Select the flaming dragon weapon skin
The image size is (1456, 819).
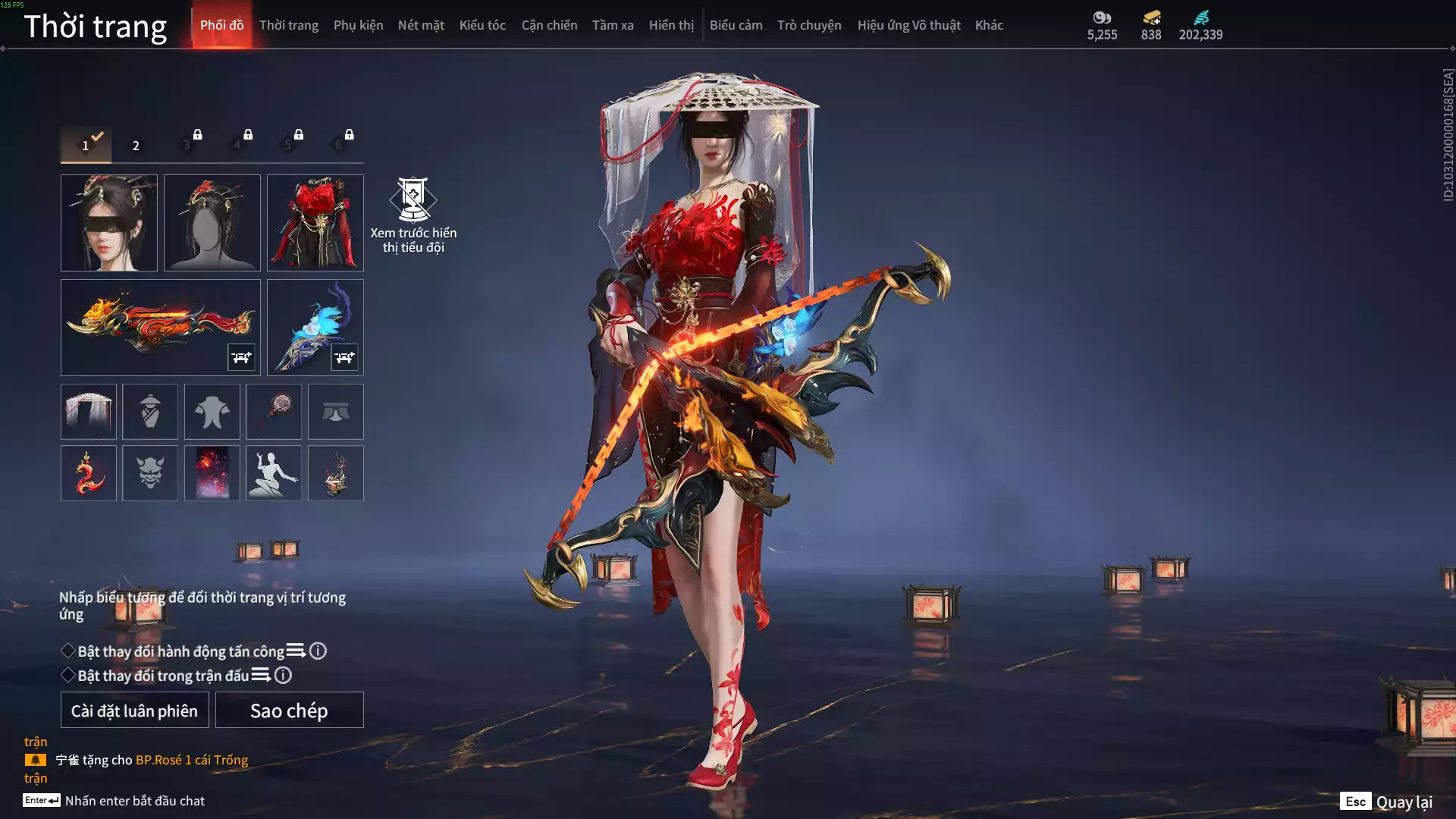pos(161,327)
